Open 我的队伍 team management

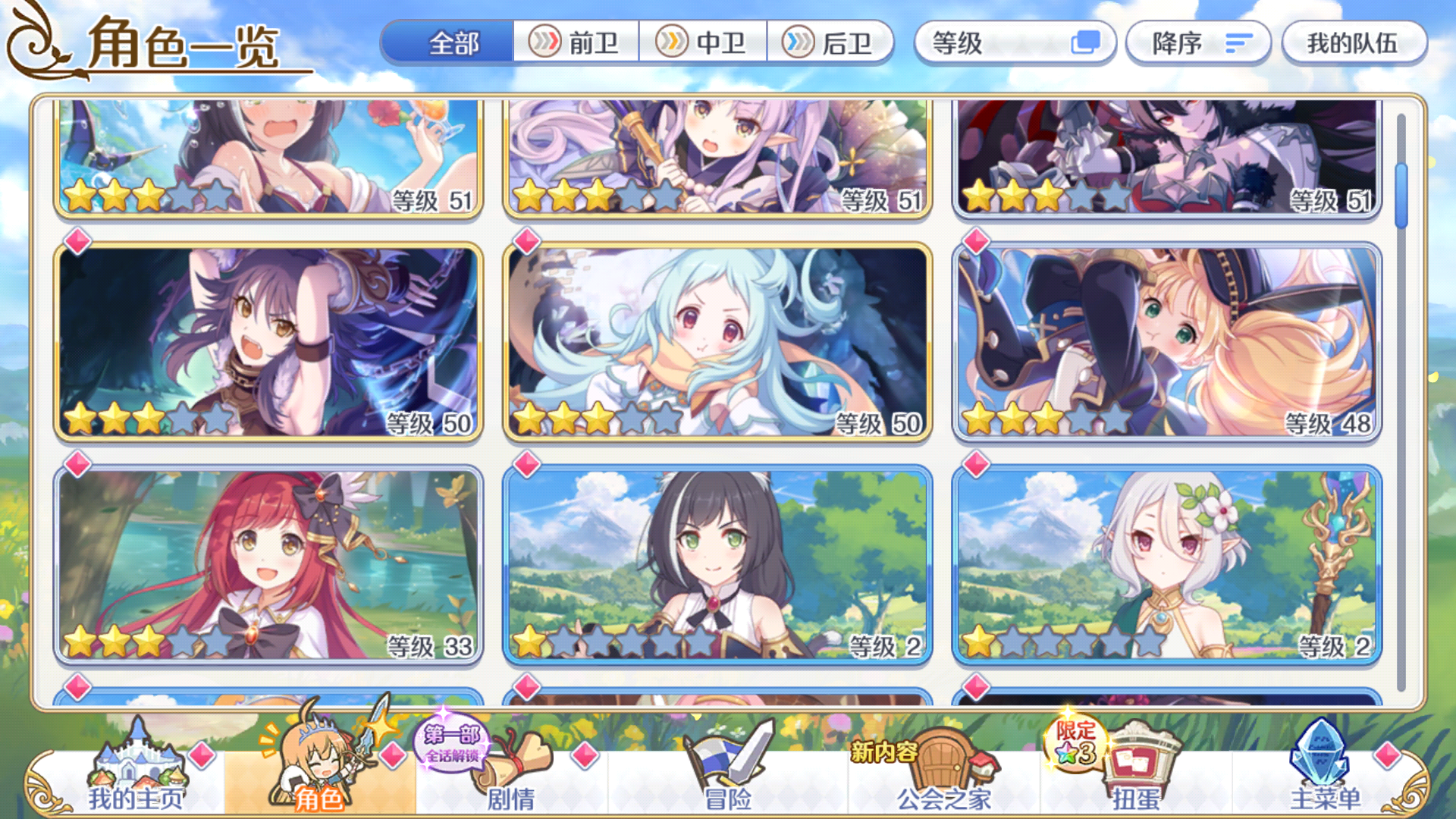[x=1353, y=44]
